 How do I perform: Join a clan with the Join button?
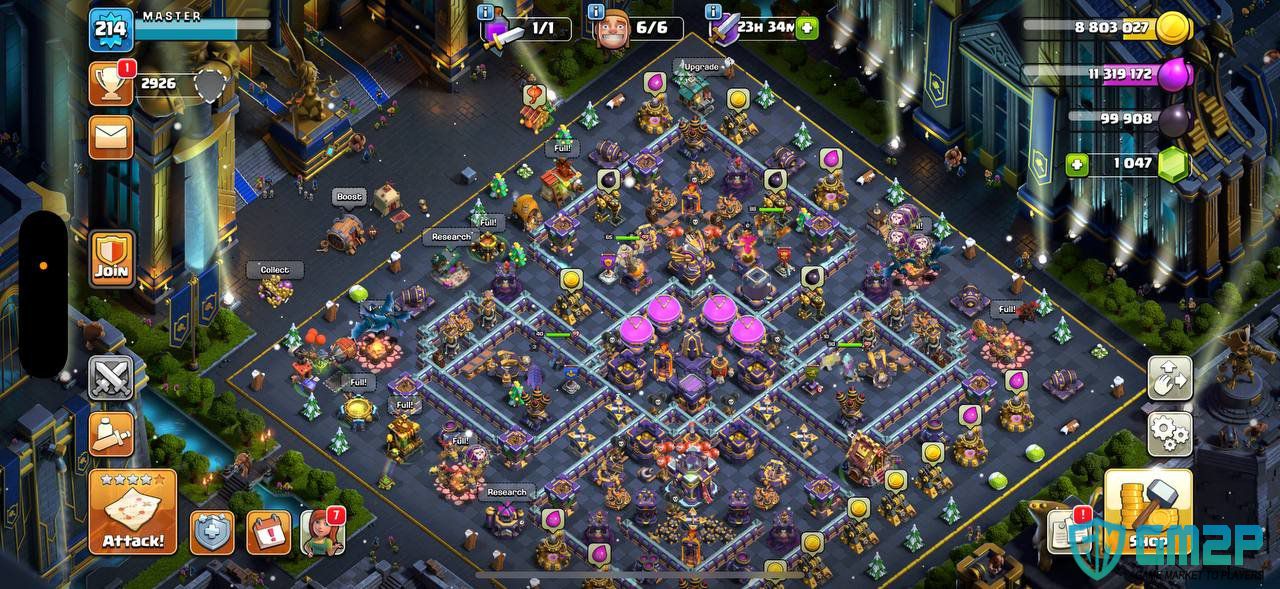[x=111, y=259]
